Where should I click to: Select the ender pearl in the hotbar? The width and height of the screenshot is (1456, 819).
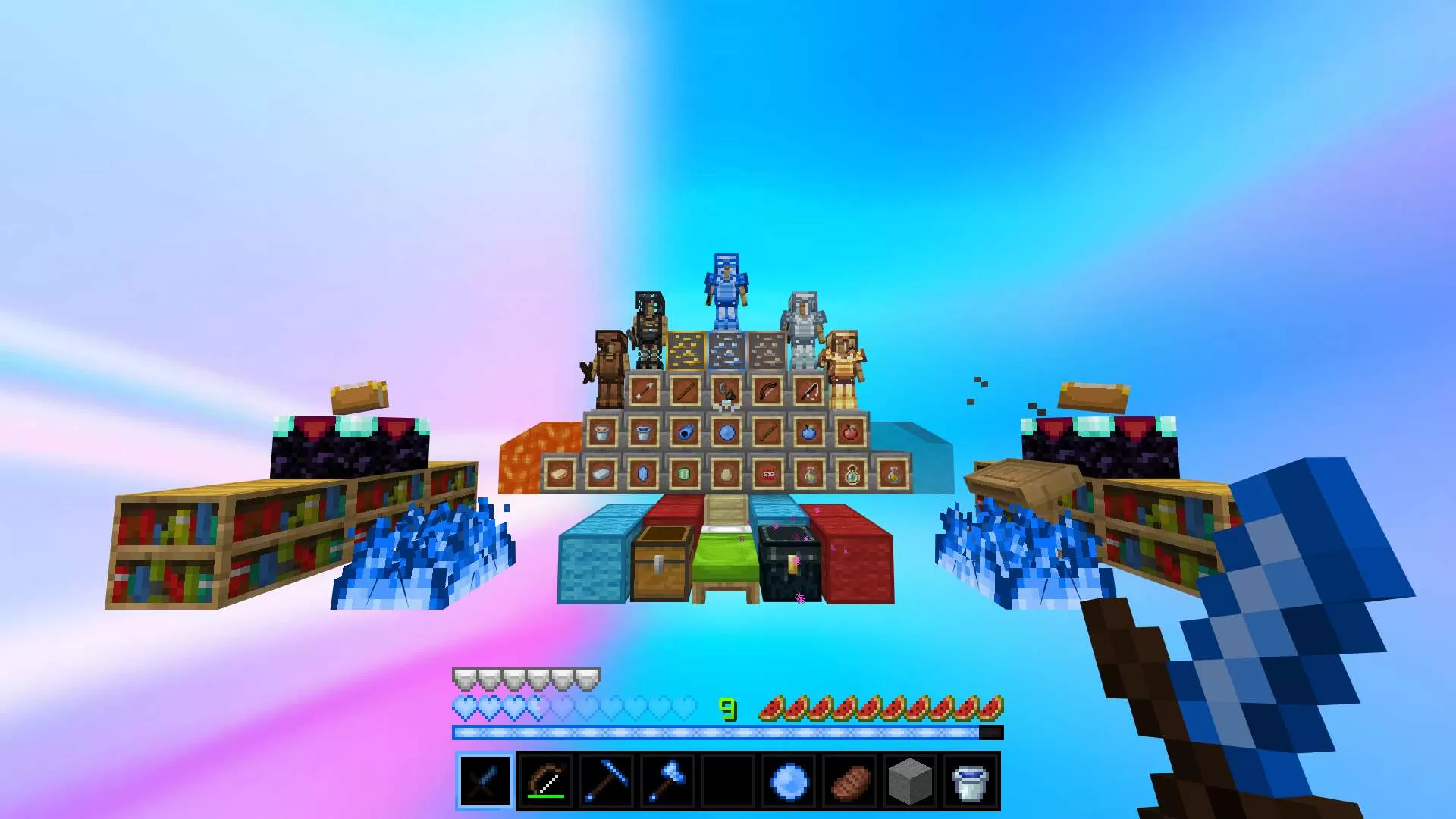tap(789, 781)
